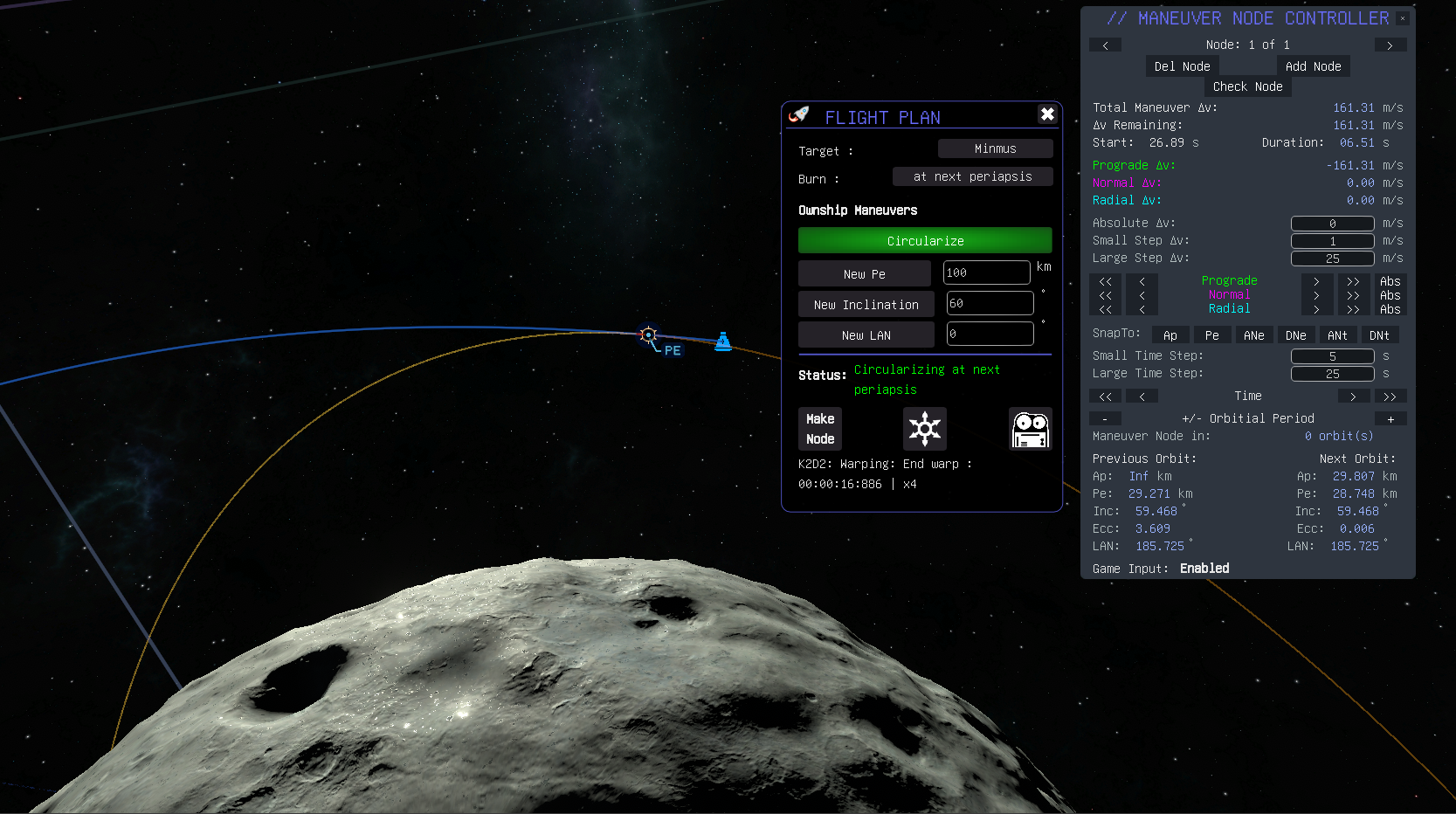Add one orbital period to node
The image size is (1456, 814).
[1390, 419]
